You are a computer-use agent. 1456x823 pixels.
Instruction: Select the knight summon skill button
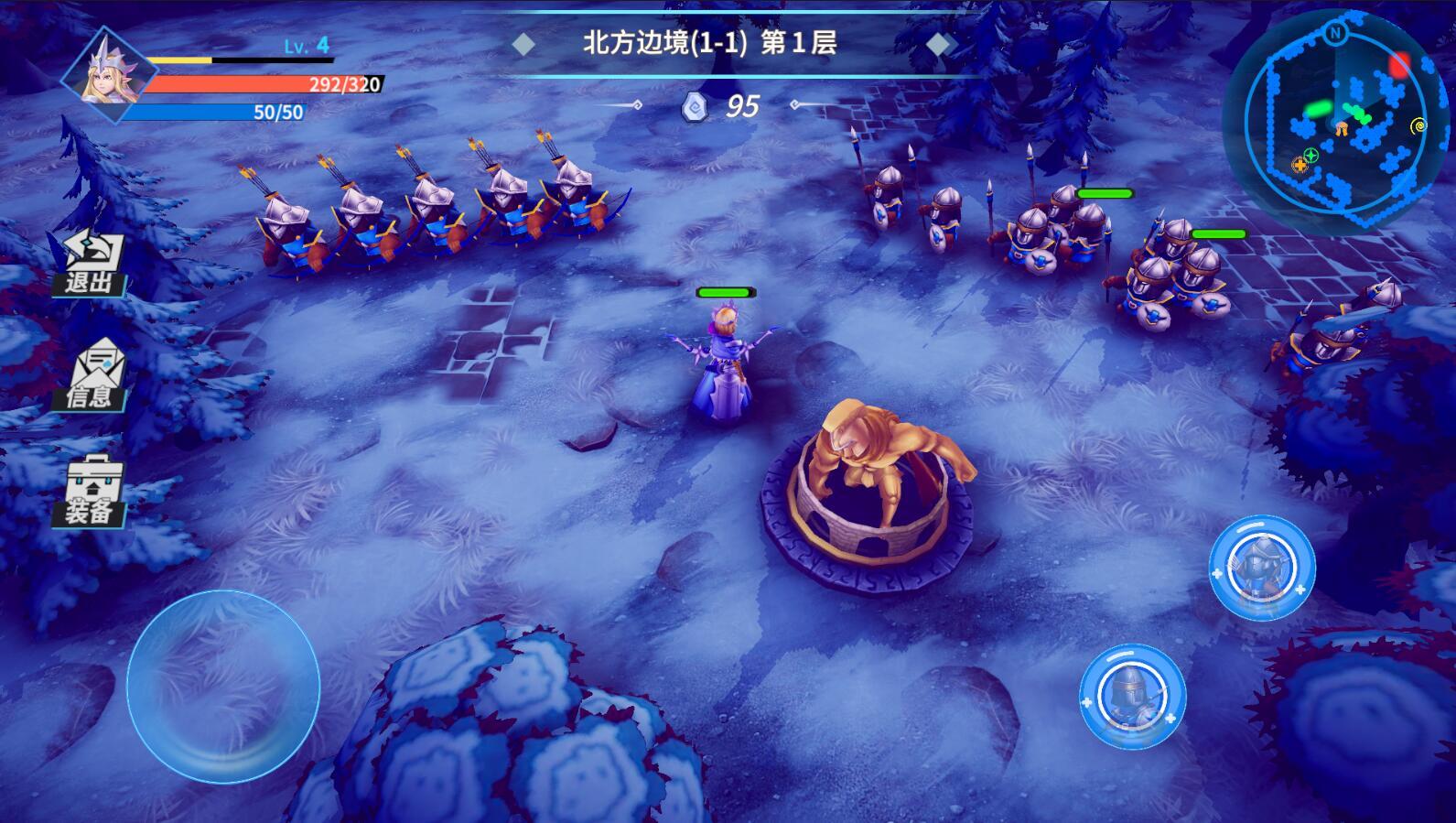[x=1130, y=698]
